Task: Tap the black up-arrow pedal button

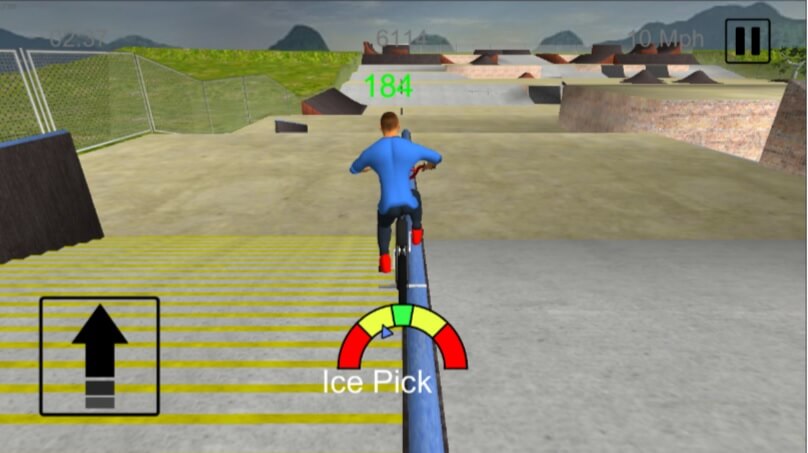Action: [x=99, y=356]
